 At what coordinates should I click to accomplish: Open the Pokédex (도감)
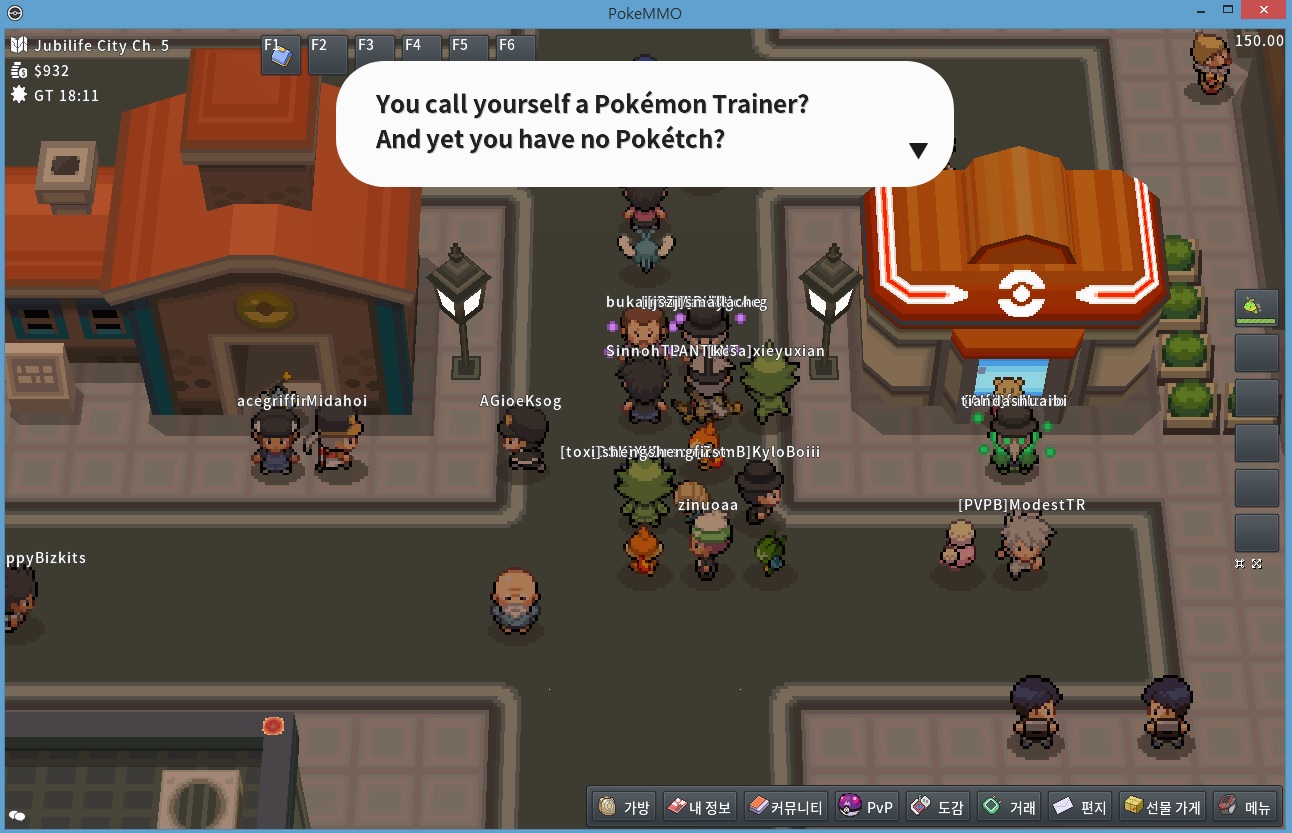pyautogui.click(x=938, y=806)
